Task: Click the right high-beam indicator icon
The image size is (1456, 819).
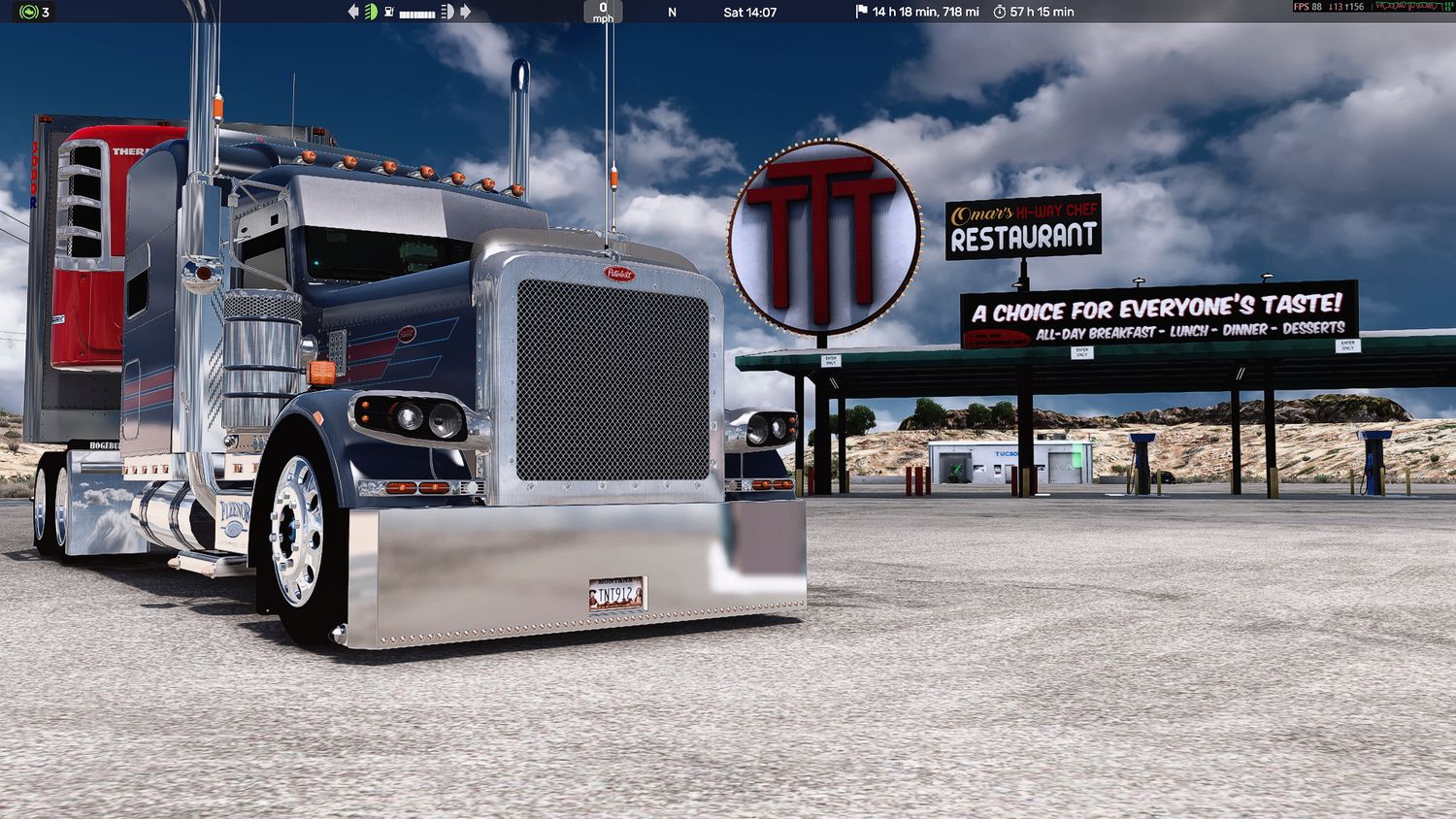Action: click(x=447, y=11)
